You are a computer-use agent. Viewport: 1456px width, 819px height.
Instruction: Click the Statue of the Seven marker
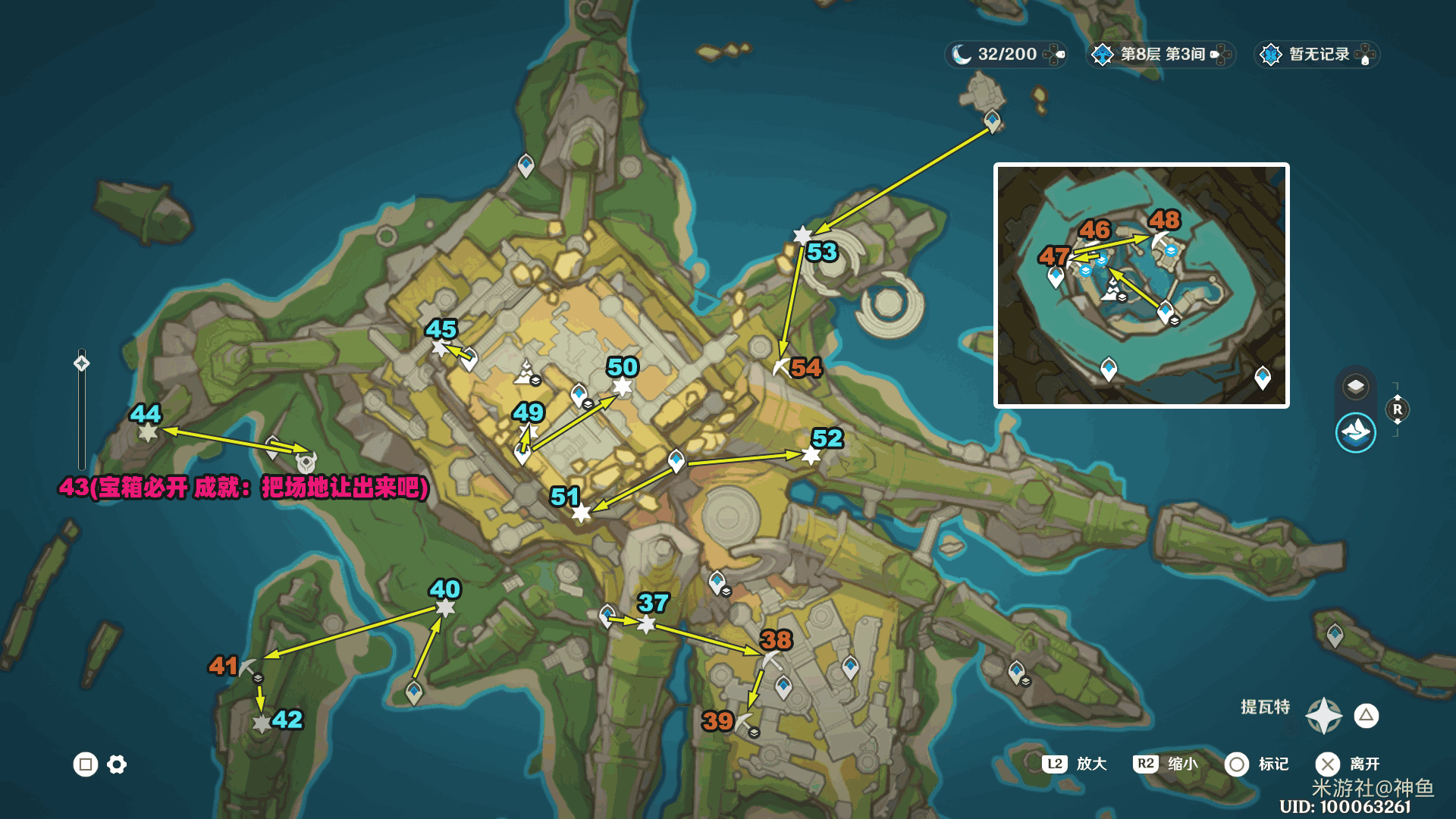coord(525,373)
